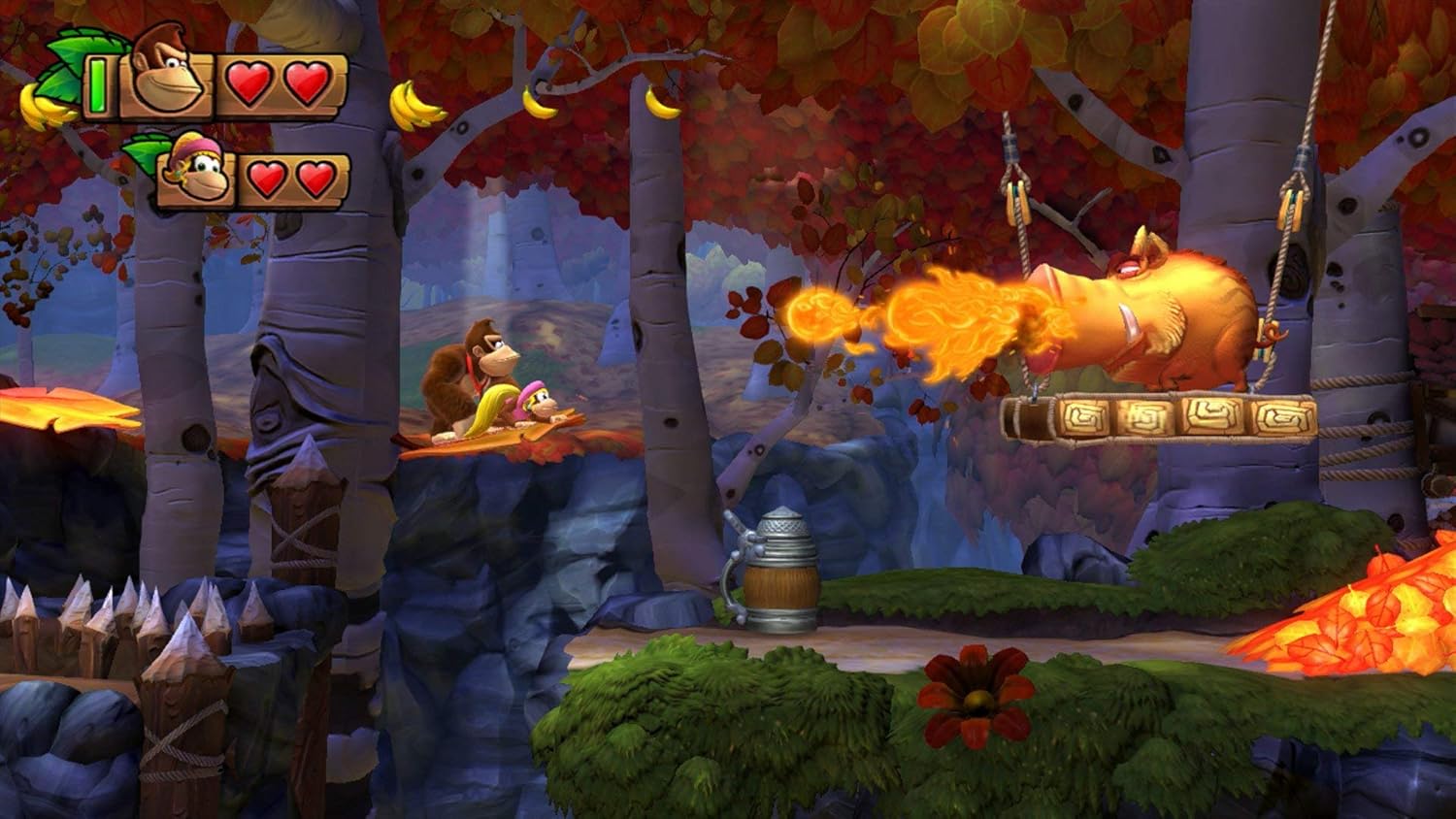
Task: Click the first heart on Donkey Kong's meter
Action: [x=250, y=85]
